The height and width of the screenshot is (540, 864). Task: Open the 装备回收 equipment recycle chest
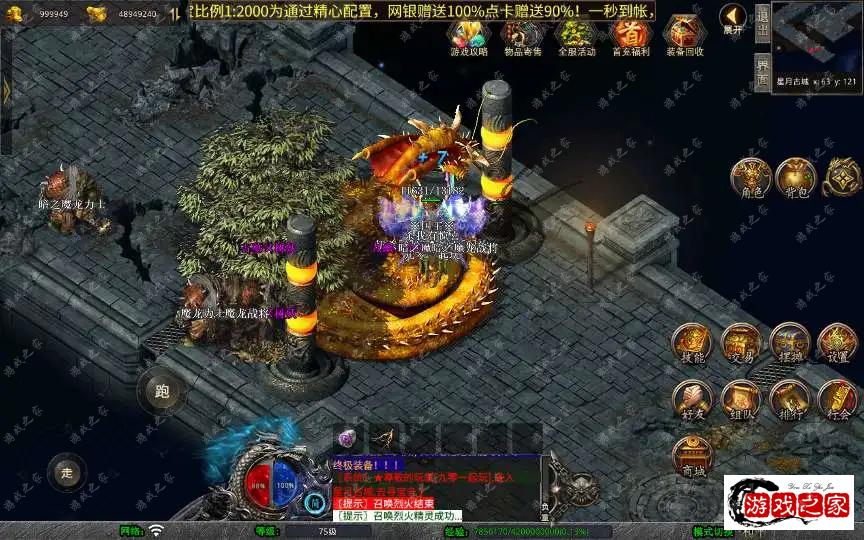click(684, 35)
